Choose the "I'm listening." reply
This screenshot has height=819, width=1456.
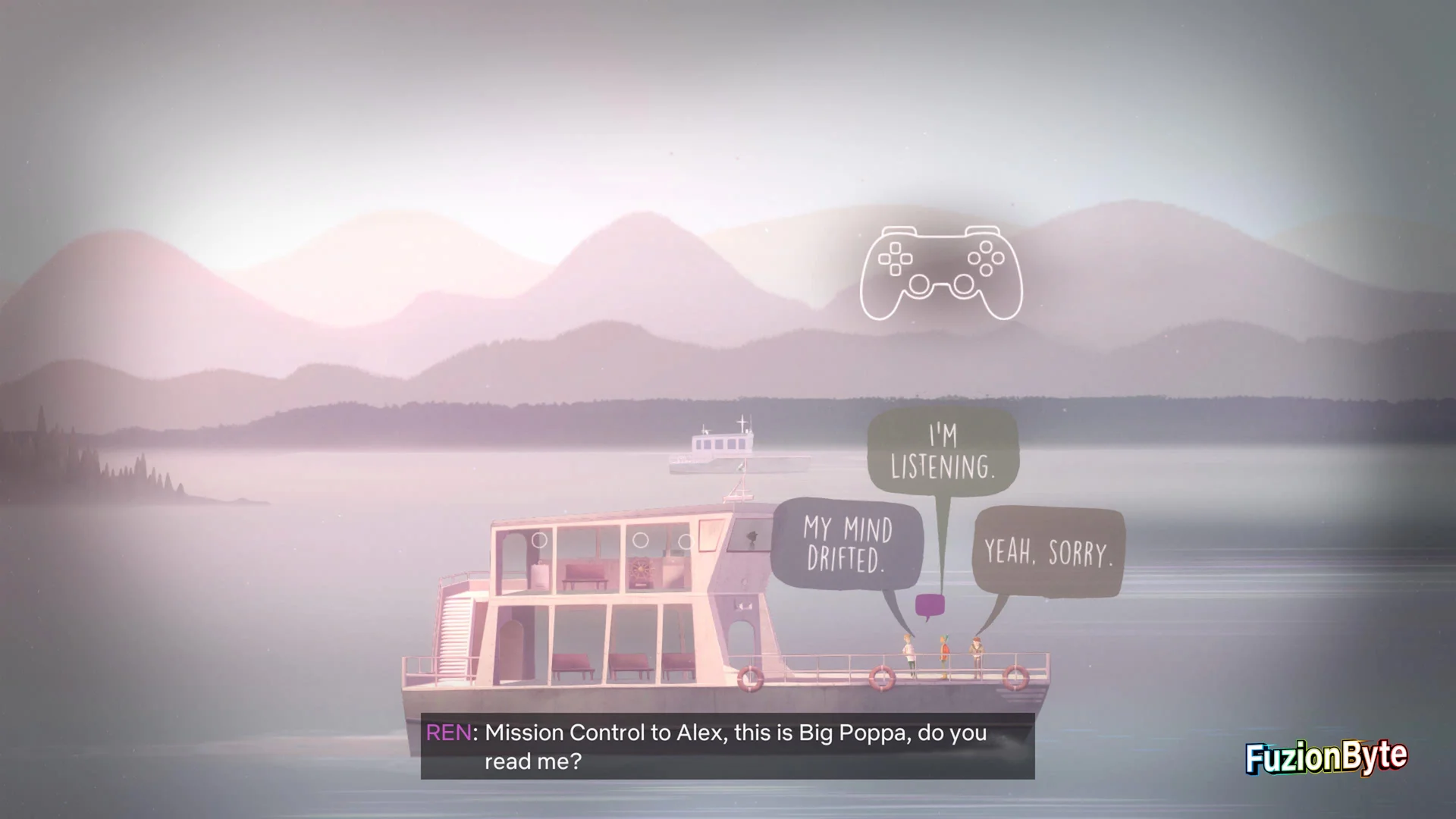(943, 452)
